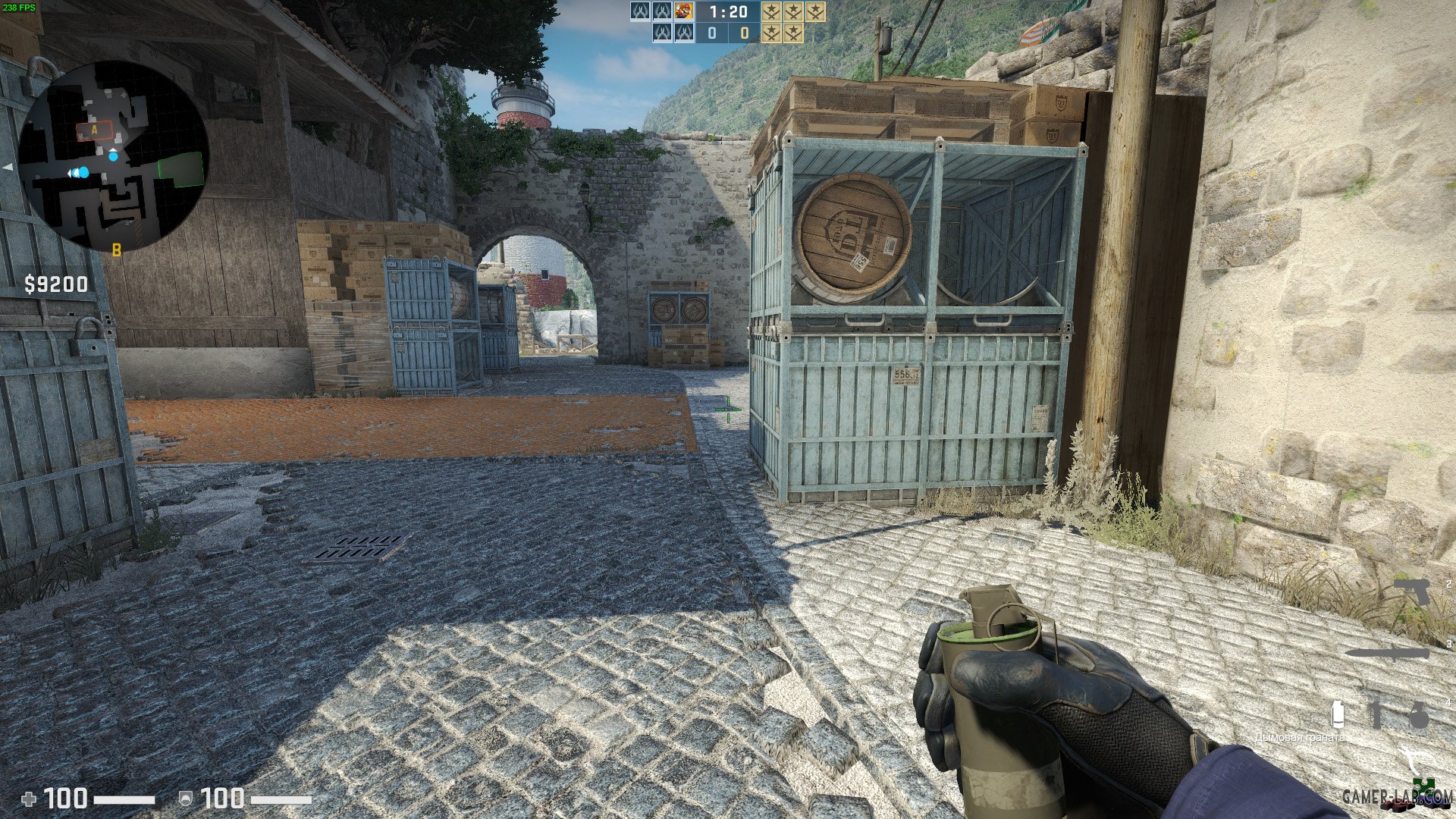
Task: Click the health cross icon bottom left
Action: 30,797
